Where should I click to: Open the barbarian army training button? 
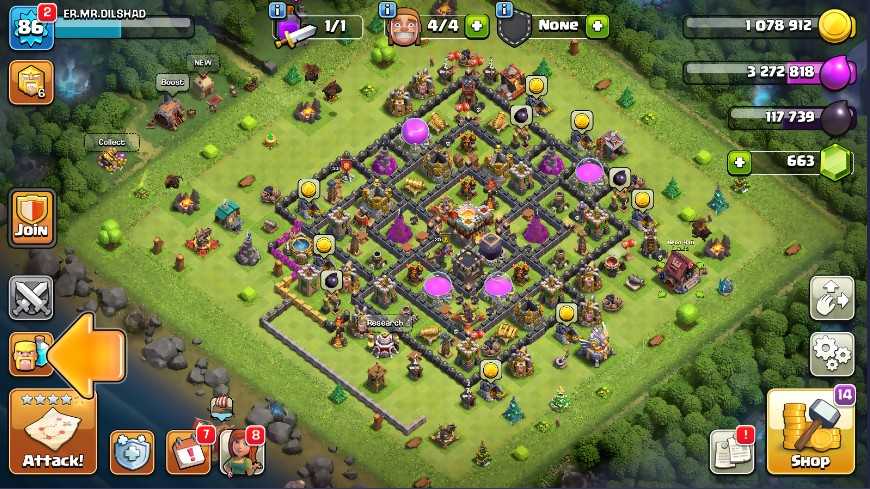(x=30, y=354)
